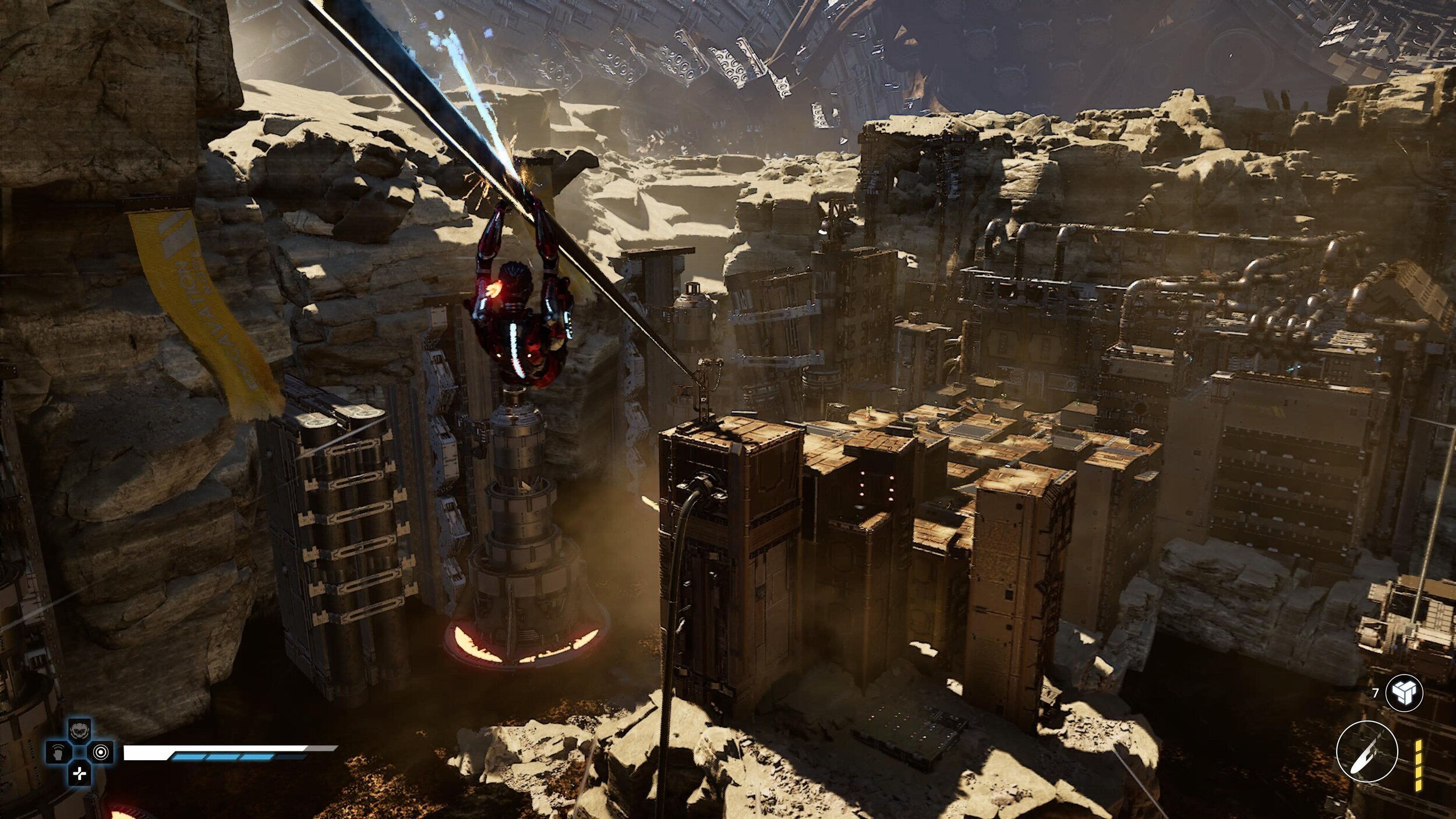Use the healing cross icon
The height and width of the screenshot is (819, 1456).
click(x=79, y=774)
